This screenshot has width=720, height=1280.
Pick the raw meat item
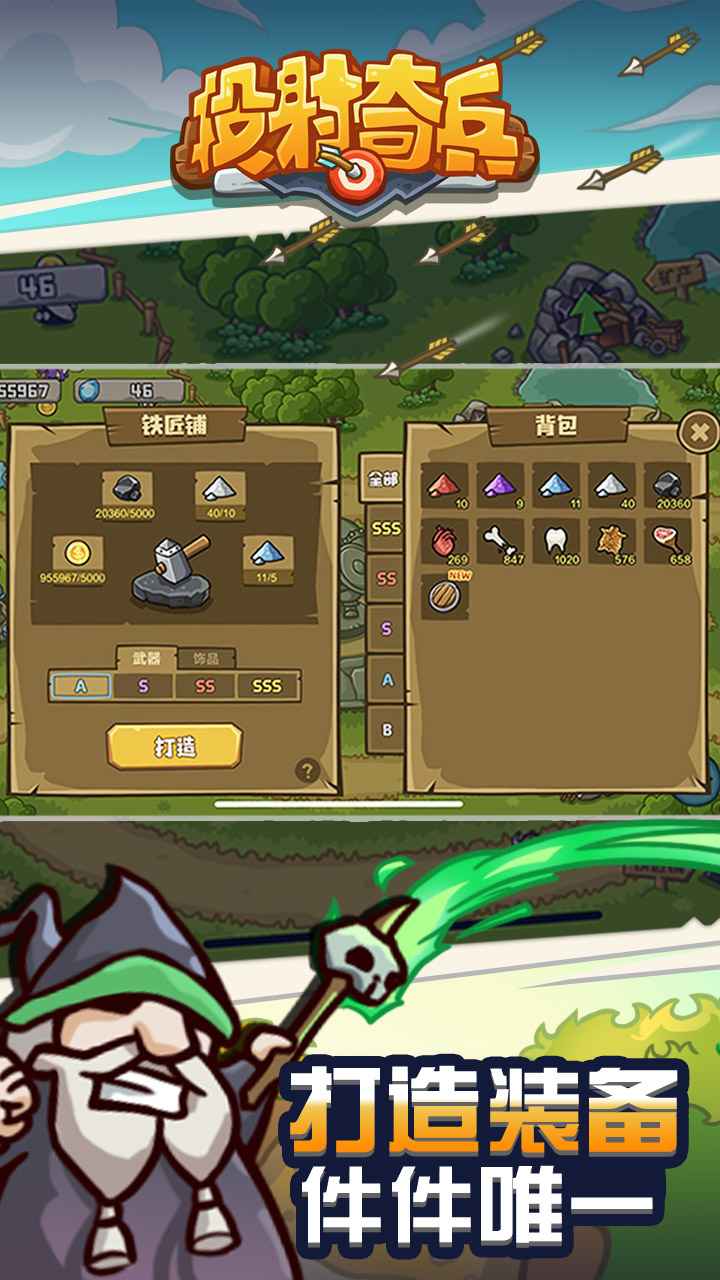[x=668, y=541]
